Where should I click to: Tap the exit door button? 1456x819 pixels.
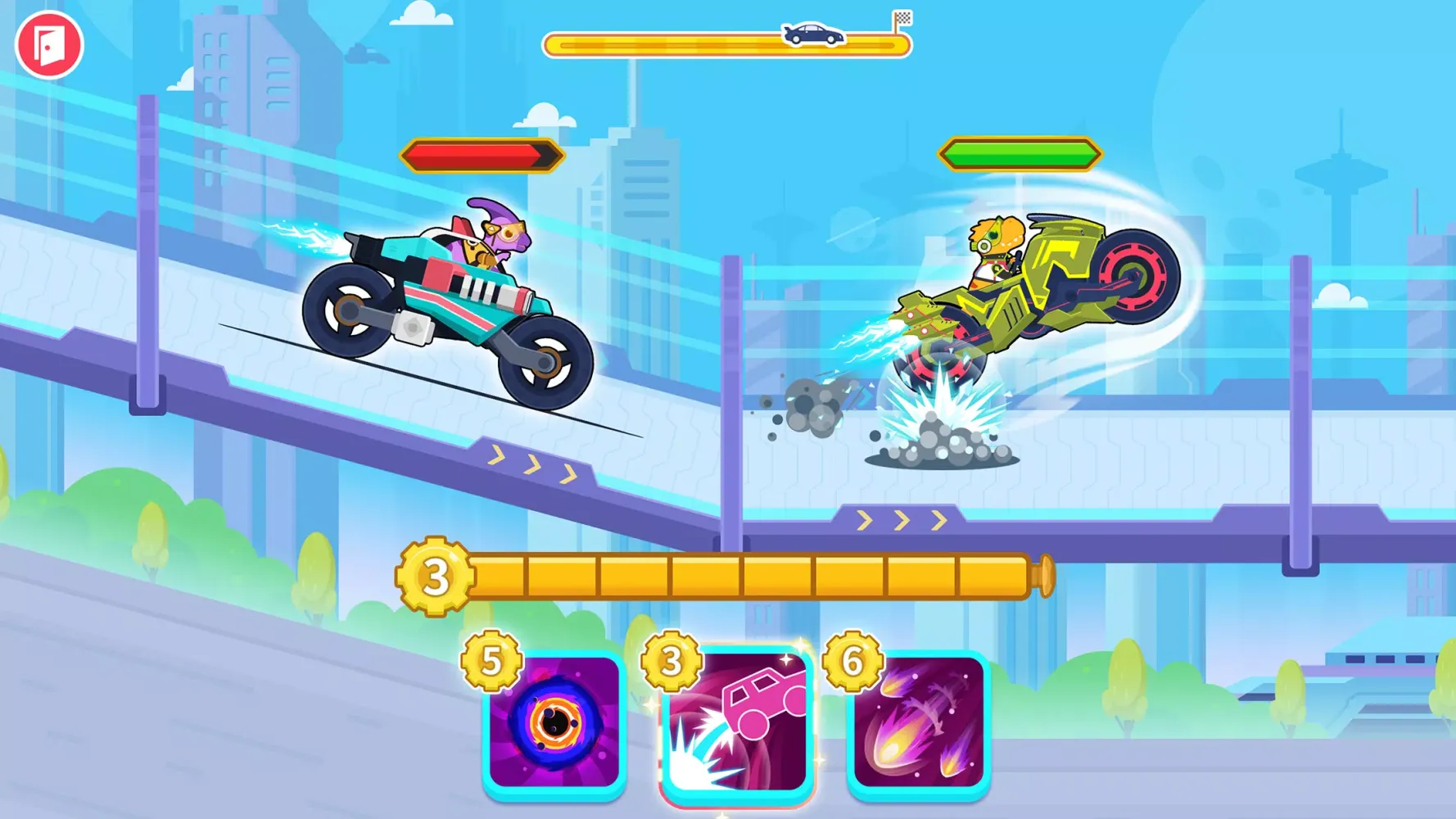pyautogui.click(x=51, y=45)
